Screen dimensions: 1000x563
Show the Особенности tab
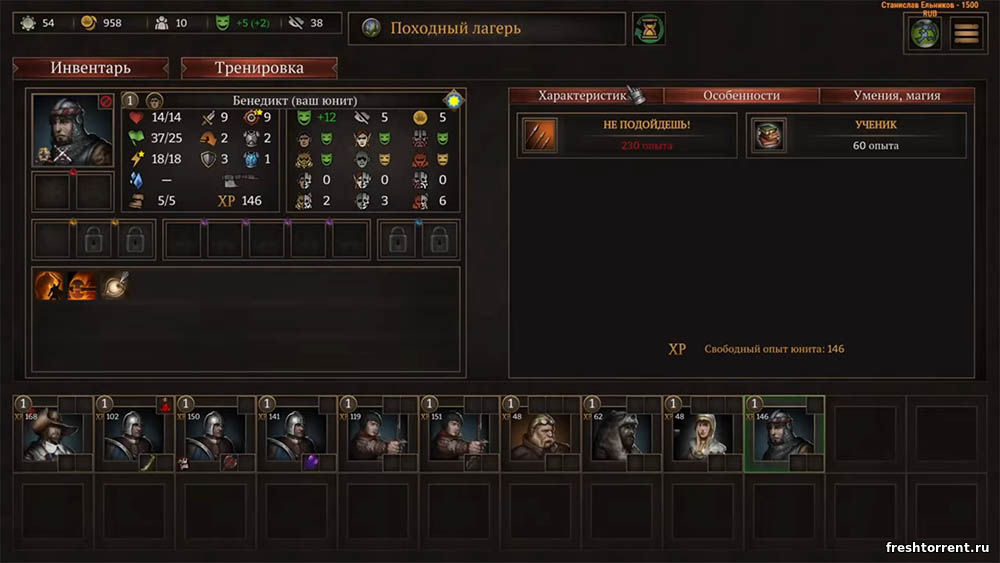point(741,96)
